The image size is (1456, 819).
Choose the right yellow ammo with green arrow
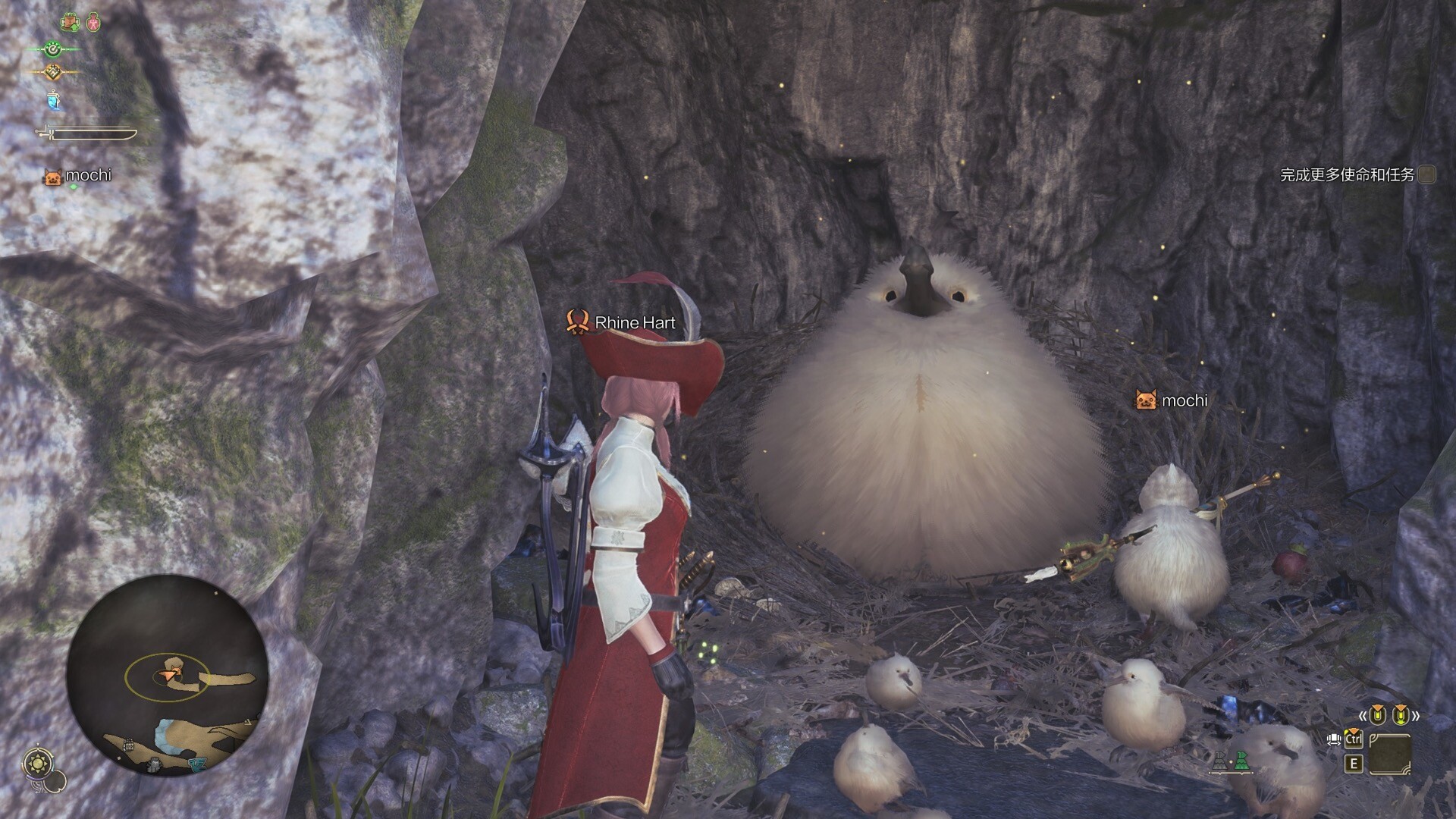tap(1401, 714)
